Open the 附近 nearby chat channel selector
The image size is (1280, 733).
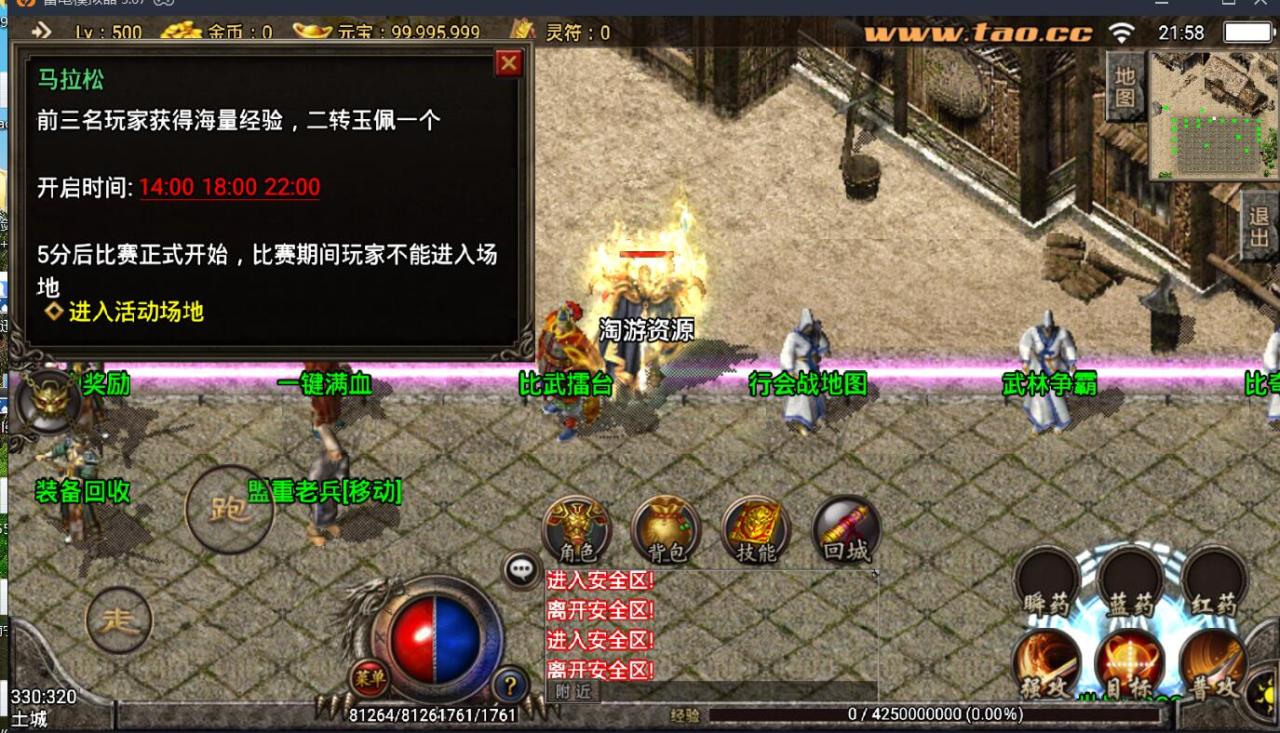(x=572, y=690)
